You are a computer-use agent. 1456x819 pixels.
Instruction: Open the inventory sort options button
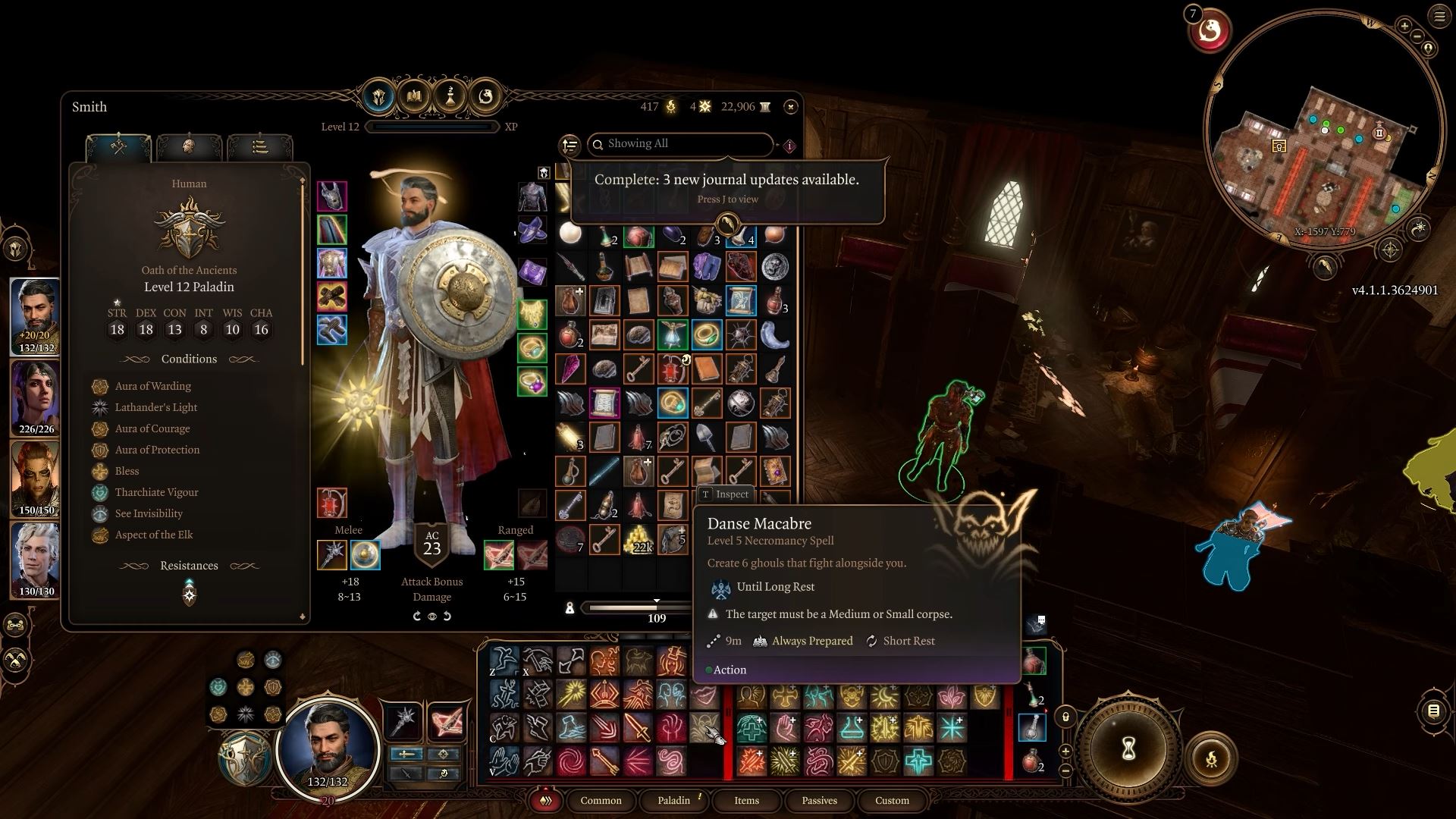tap(570, 145)
